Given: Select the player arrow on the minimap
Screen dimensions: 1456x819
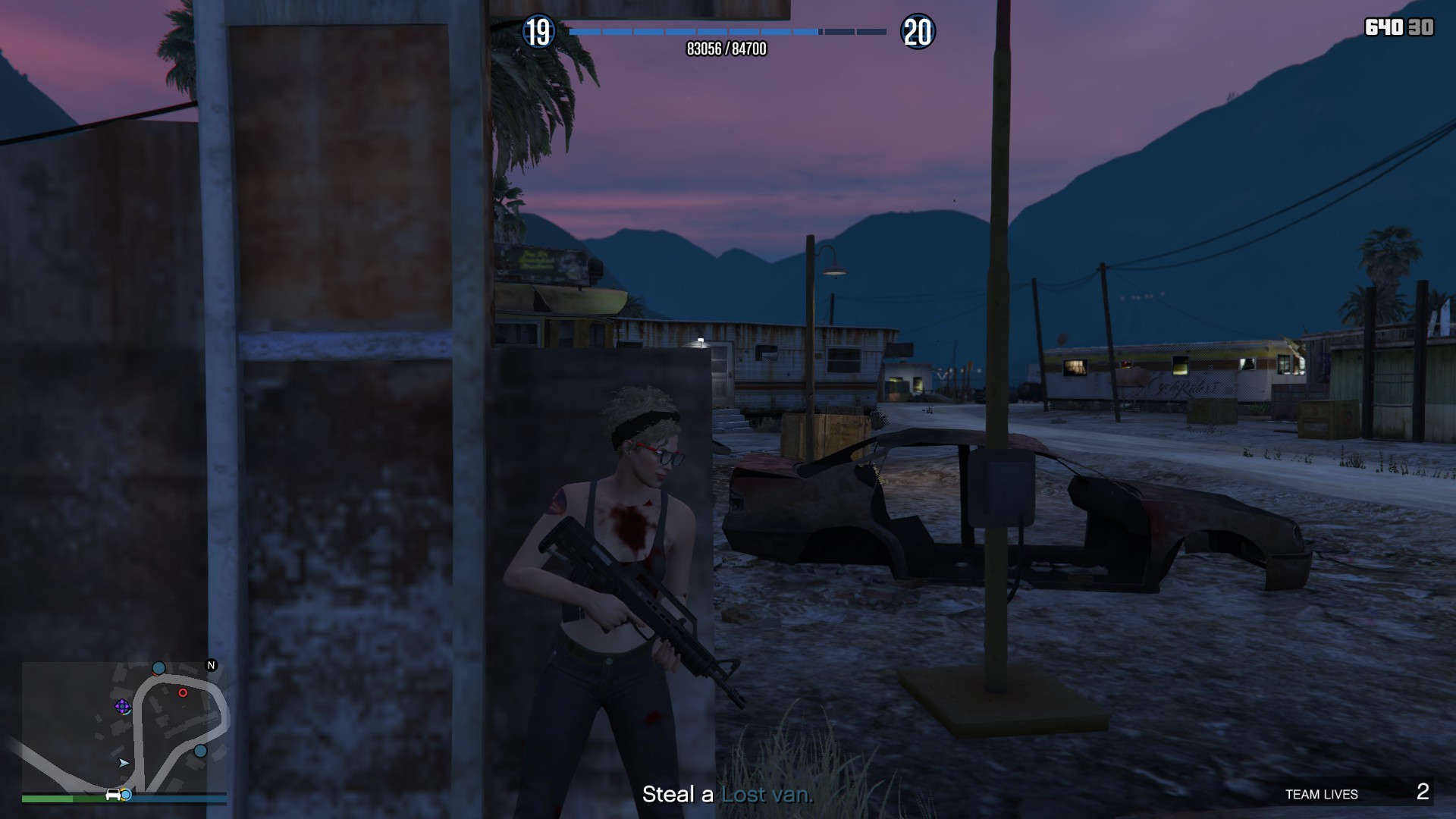Looking at the screenshot, I should (x=124, y=762).
